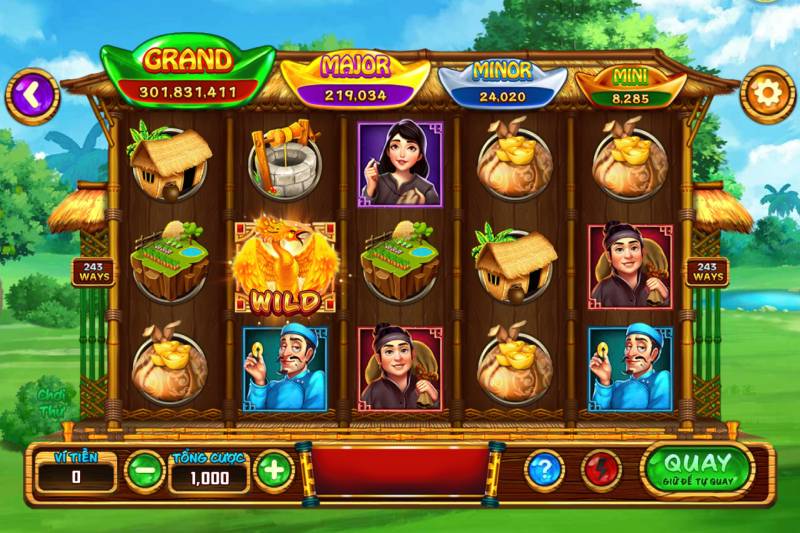The height and width of the screenshot is (533, 800).
Task: Open the question mark help button
Action: click(x=545, y=468)
